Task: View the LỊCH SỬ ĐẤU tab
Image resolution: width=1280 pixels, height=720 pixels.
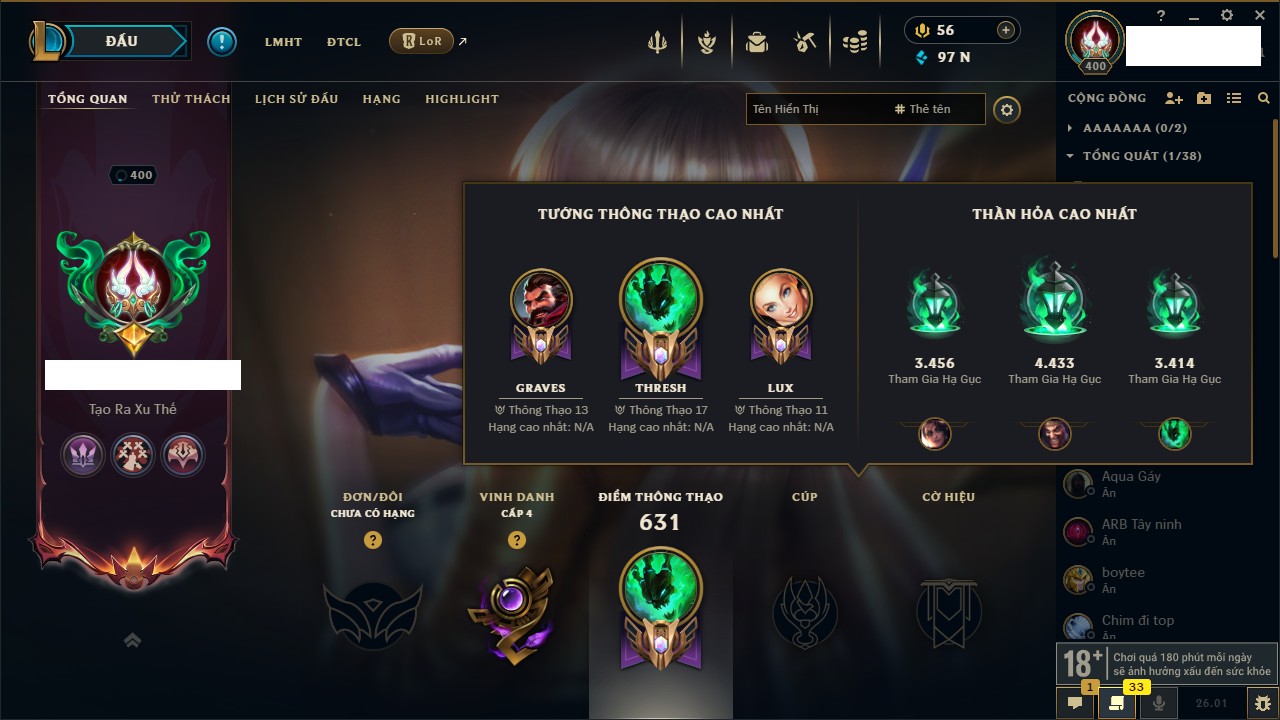Action: click(296, 99)
